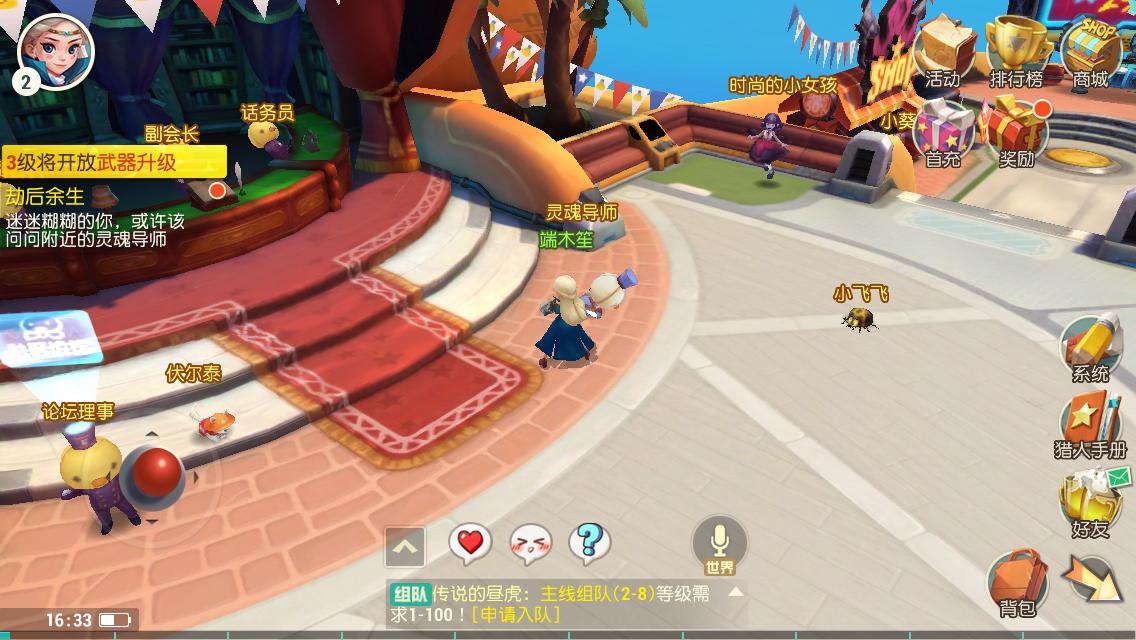Viewport: 1136px width, 640px height.
Task: Expand the chat panel with up arrow
Action: 405,547
